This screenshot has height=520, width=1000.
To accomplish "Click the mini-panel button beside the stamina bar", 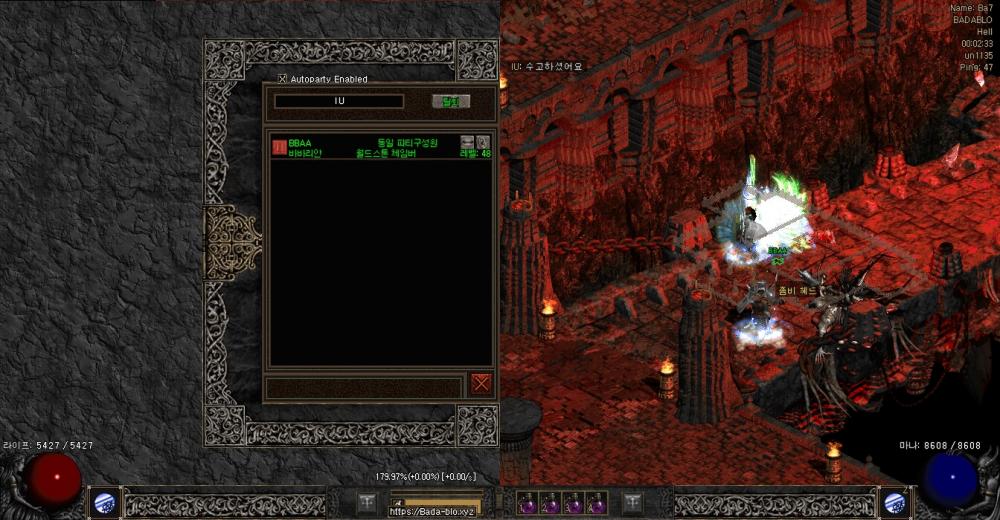I will point(367,503).
